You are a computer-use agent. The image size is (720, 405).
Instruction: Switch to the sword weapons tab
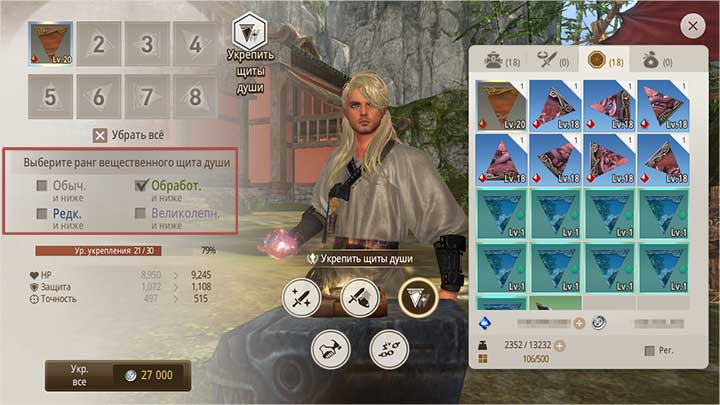(x=552, y=62)
